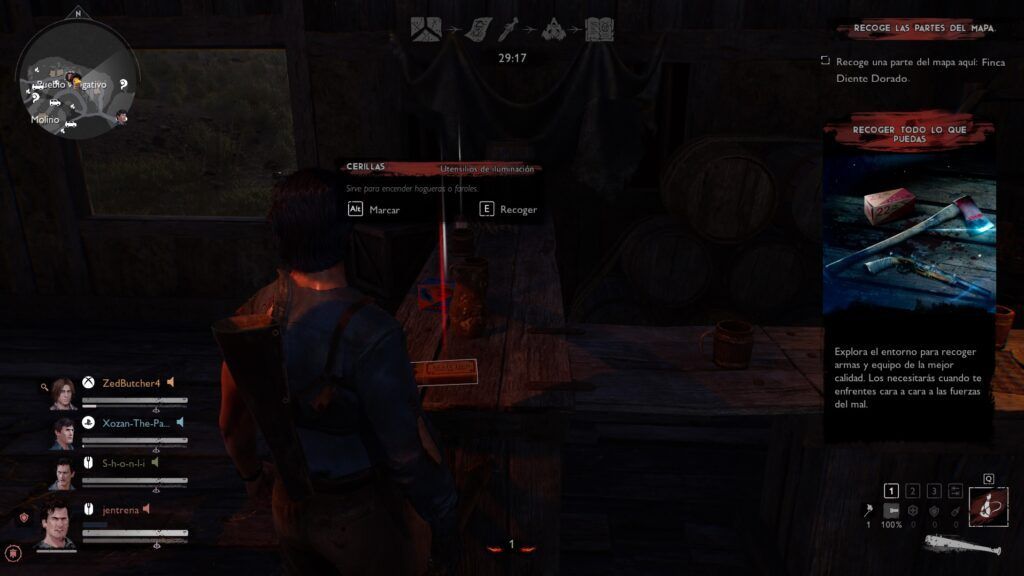Click the Cerillas item tooltip header
This screenshot has height=576, width=1024.
(442, 168)
